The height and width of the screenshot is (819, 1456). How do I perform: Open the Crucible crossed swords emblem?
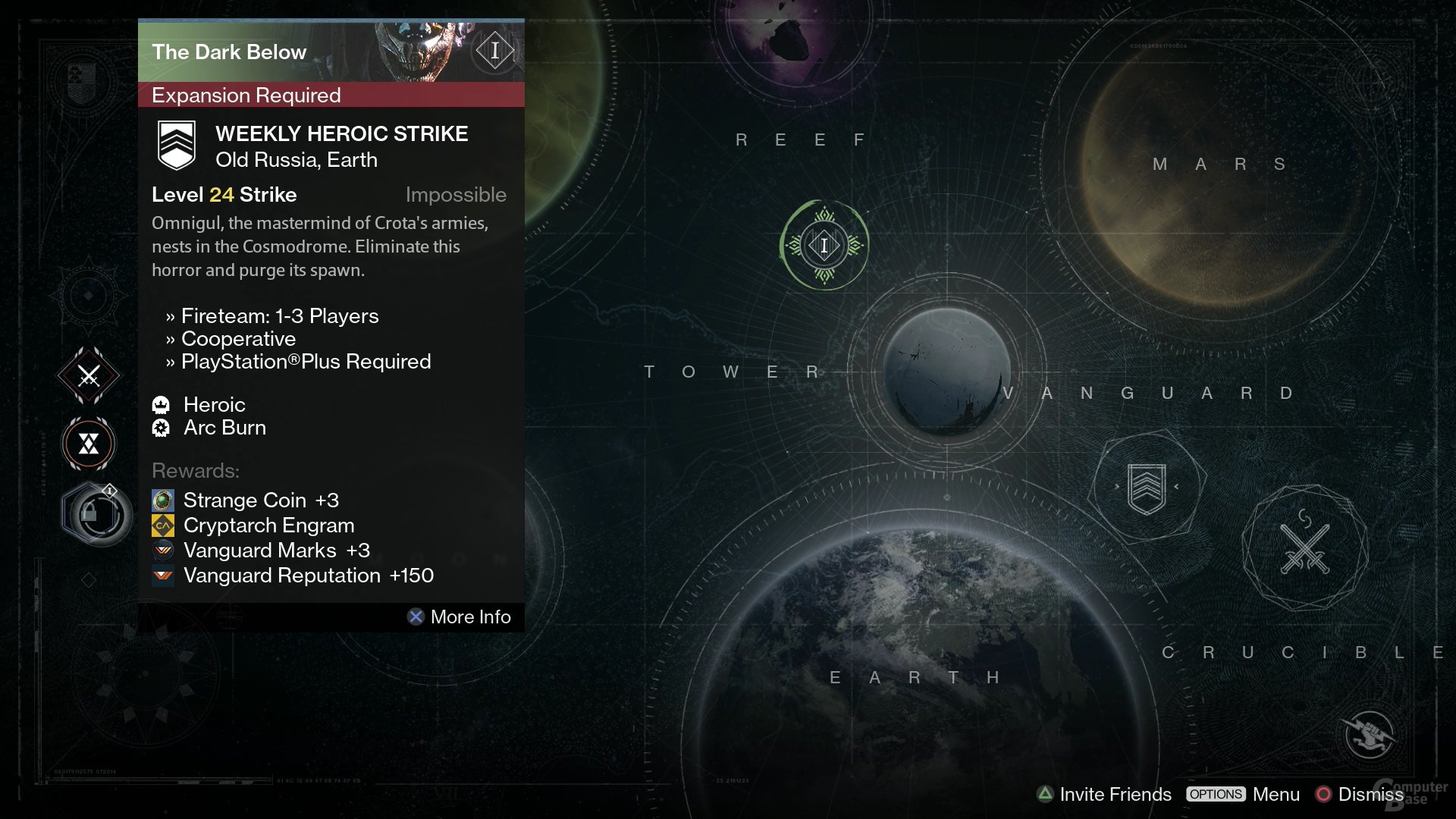(1304, 548)
